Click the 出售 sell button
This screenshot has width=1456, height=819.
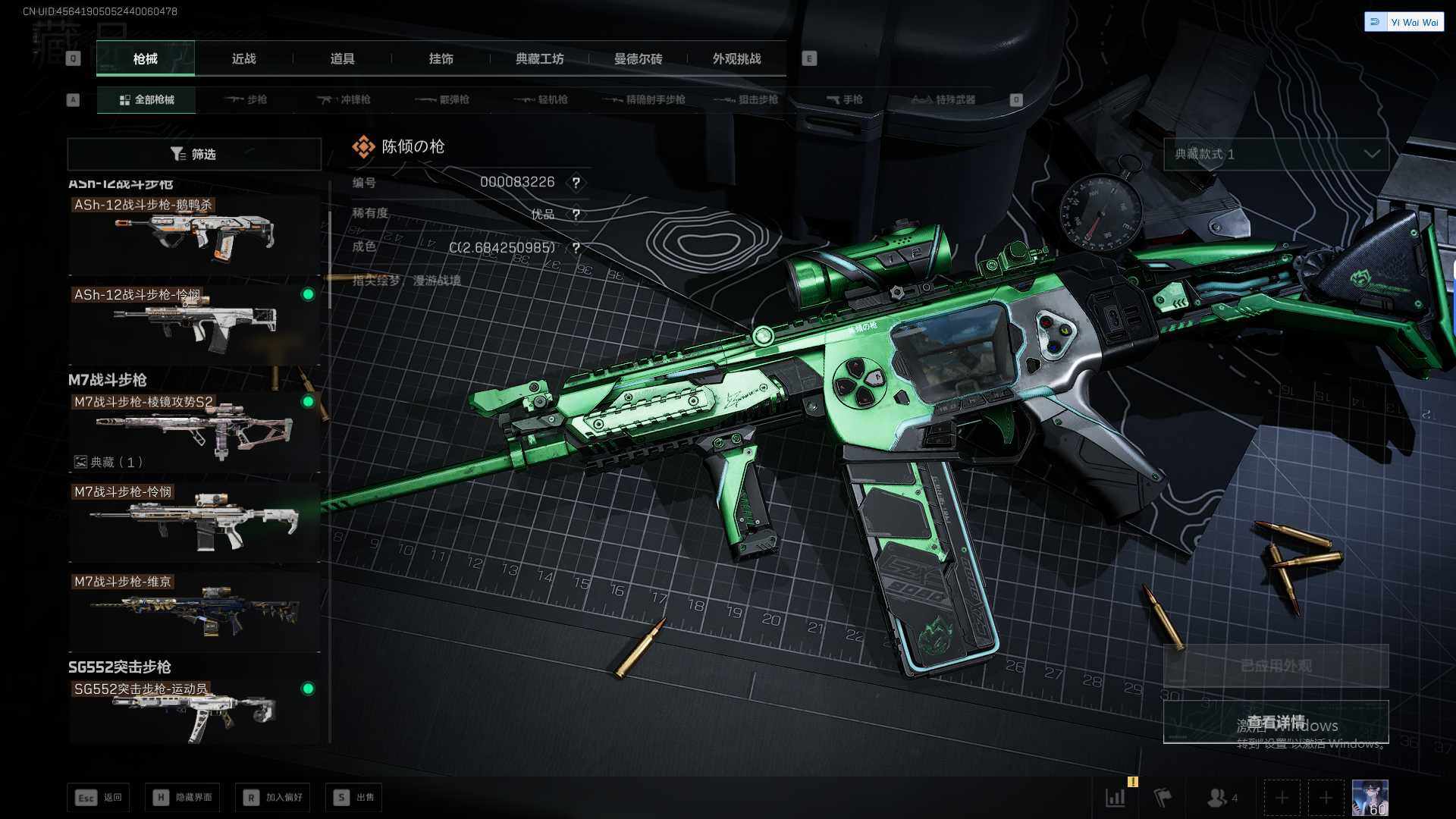pyautogui.click(x=354, y=797)
